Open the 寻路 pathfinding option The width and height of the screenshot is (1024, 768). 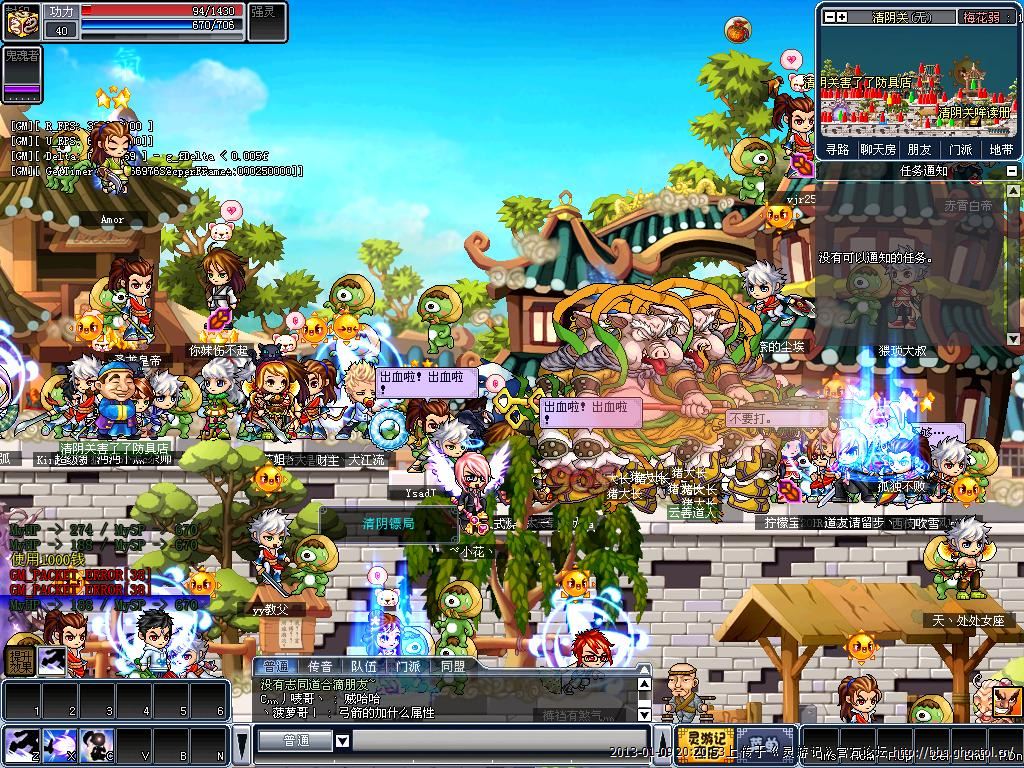[837, 149]
